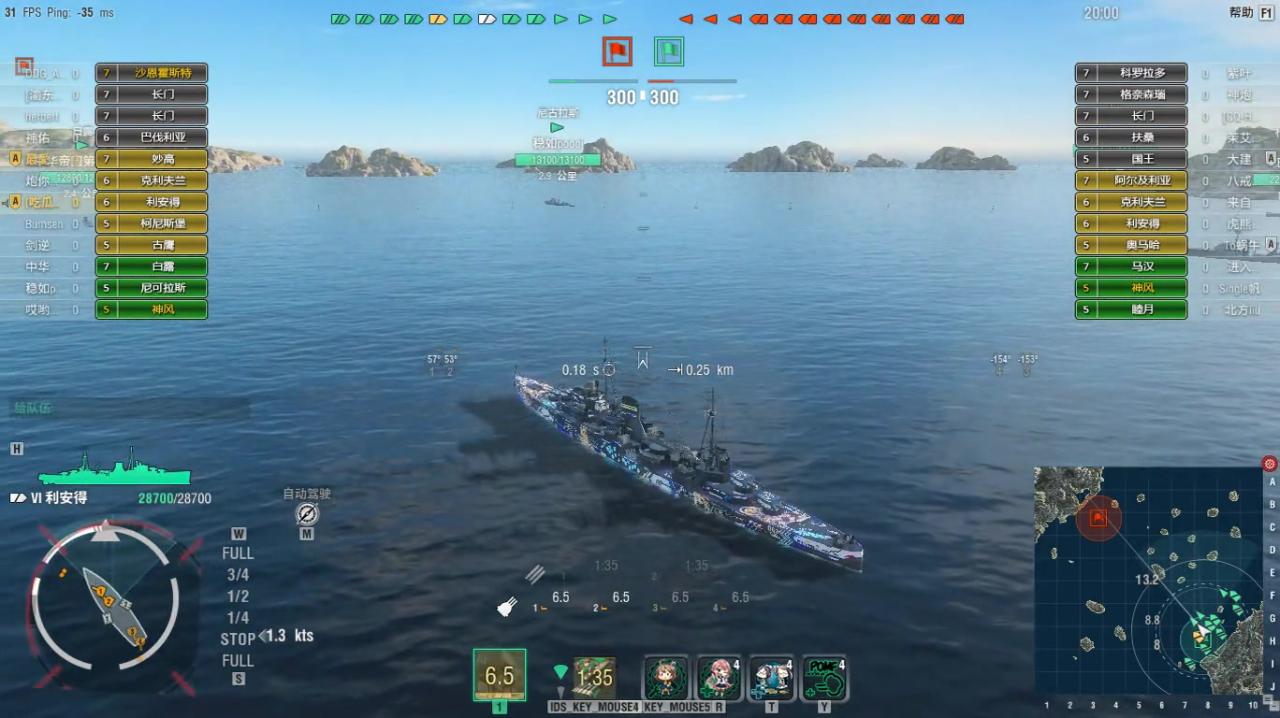Use the pink-haired girl consumable
Viewport: 1280px width, 718px height.
pyautogui.click(x=719, y=678)
